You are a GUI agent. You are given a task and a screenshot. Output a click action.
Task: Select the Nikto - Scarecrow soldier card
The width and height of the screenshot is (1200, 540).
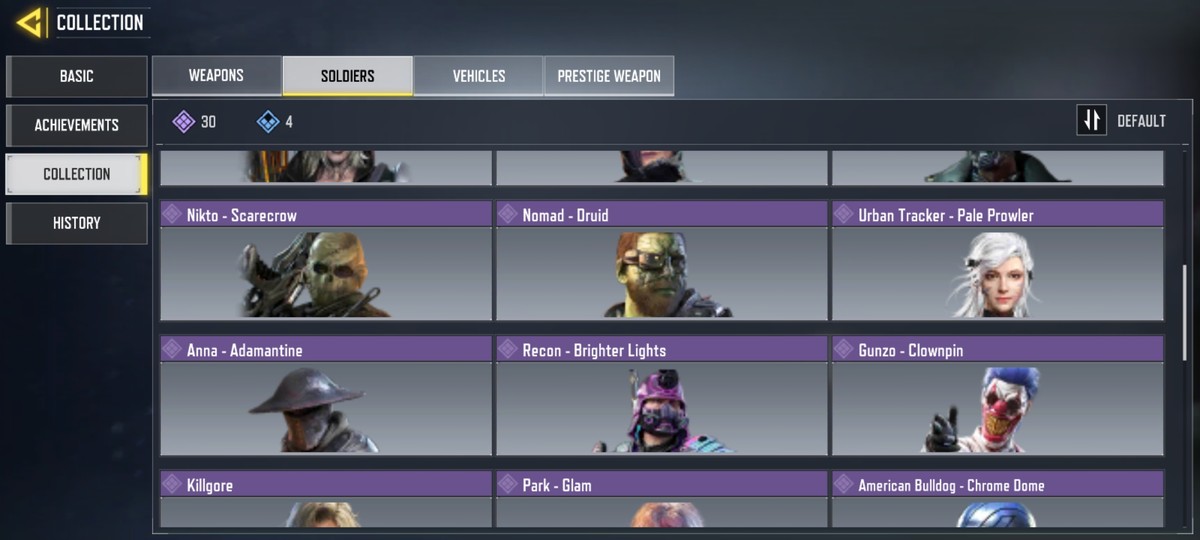(x=326, y=260)
